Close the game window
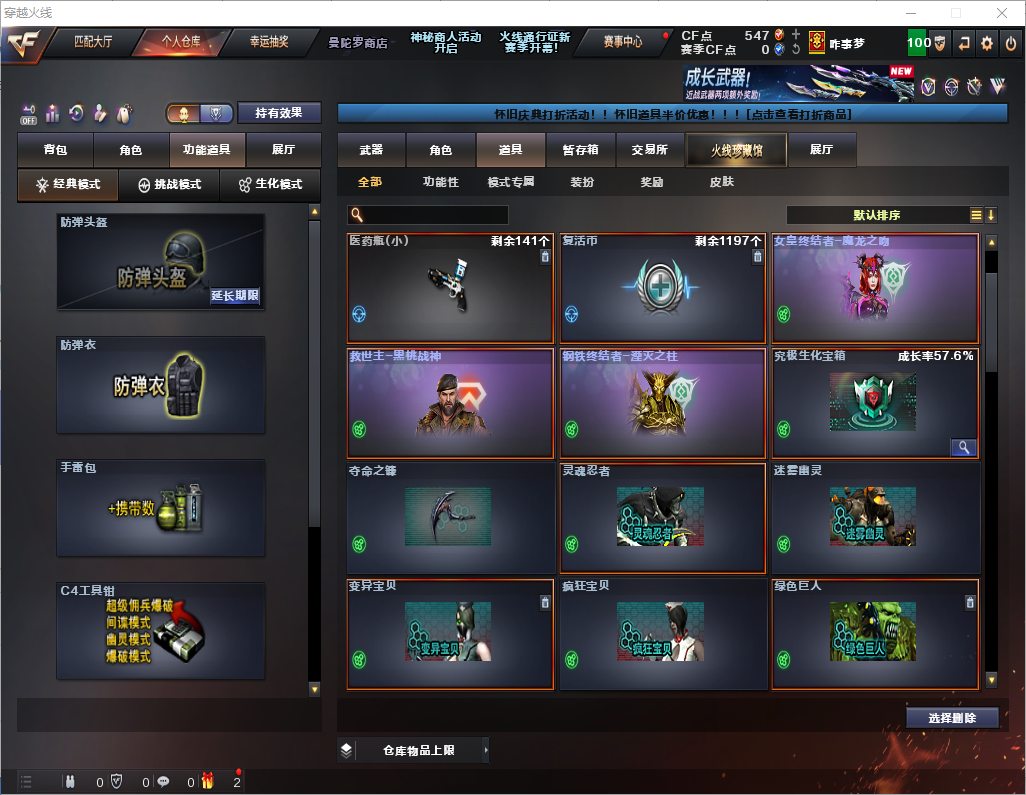Image resolution: width=1026 pixels, height=795 pixels. tap(1001, 13)
